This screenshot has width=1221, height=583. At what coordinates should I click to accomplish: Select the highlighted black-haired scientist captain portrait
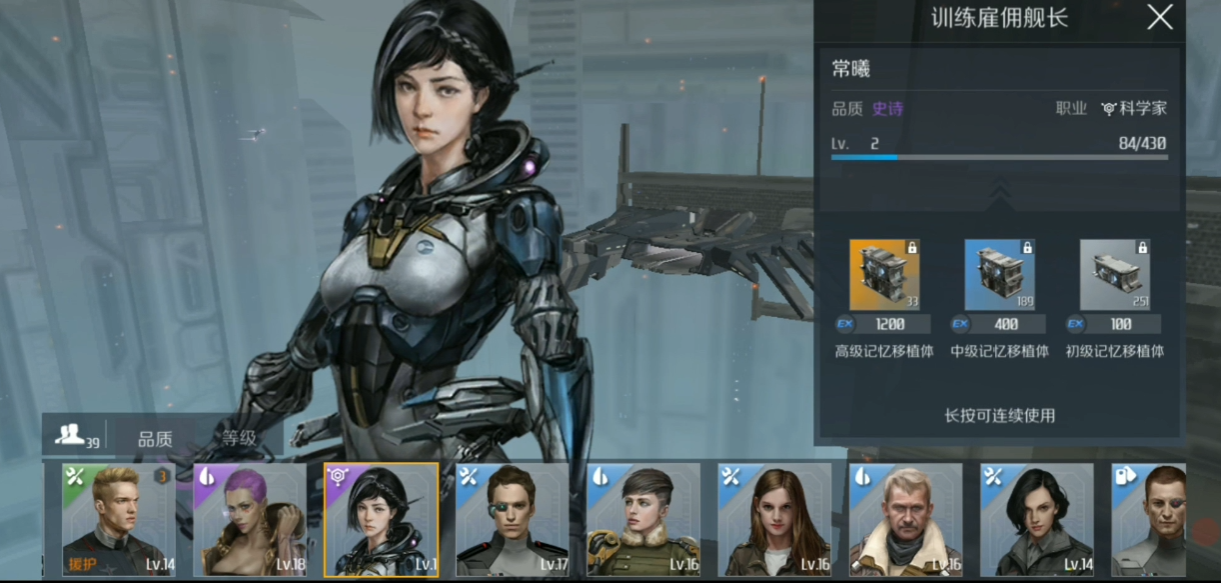(x=381, y=520)
